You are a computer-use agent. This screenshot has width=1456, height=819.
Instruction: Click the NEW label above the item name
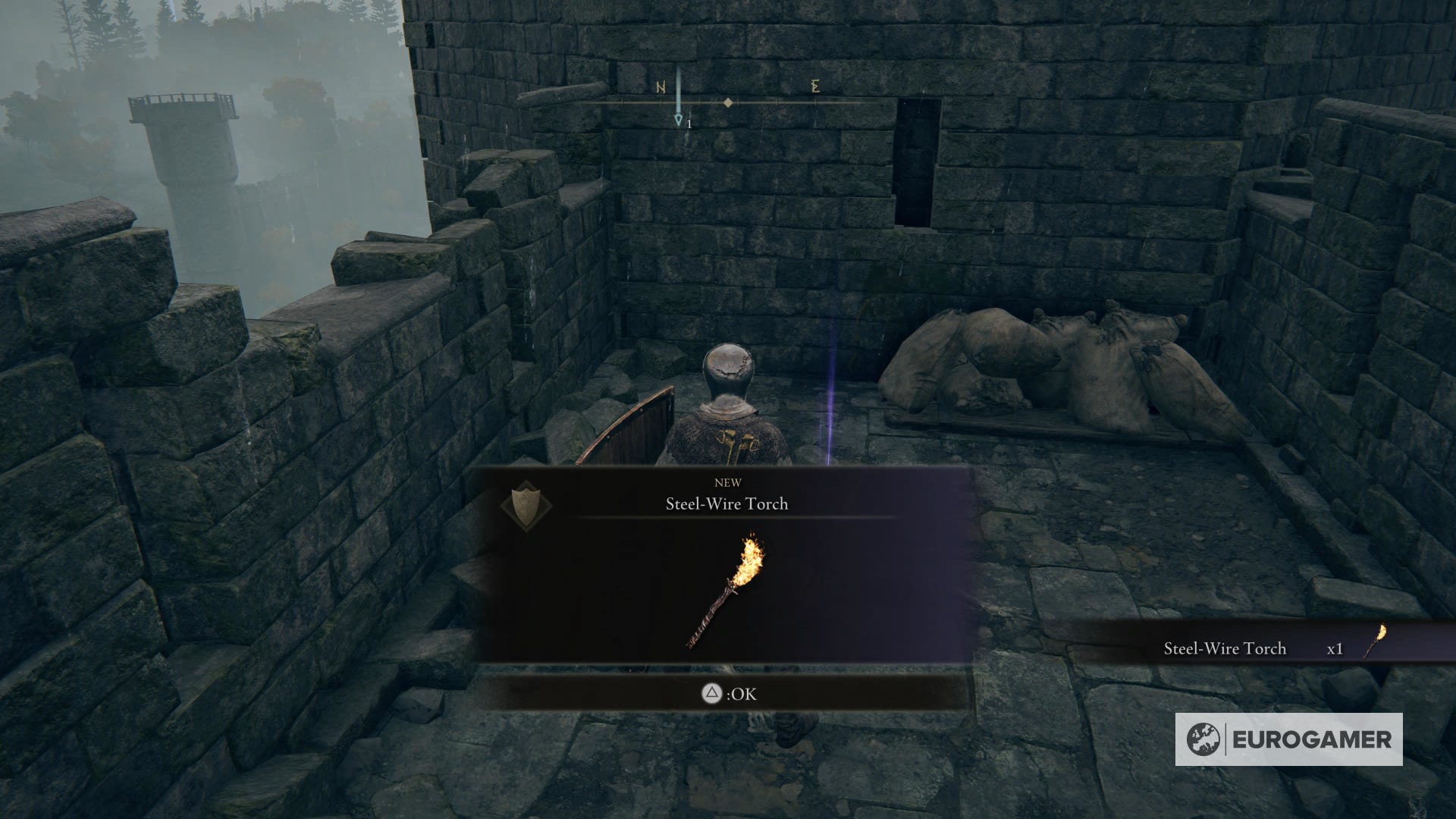pos(726,482)
